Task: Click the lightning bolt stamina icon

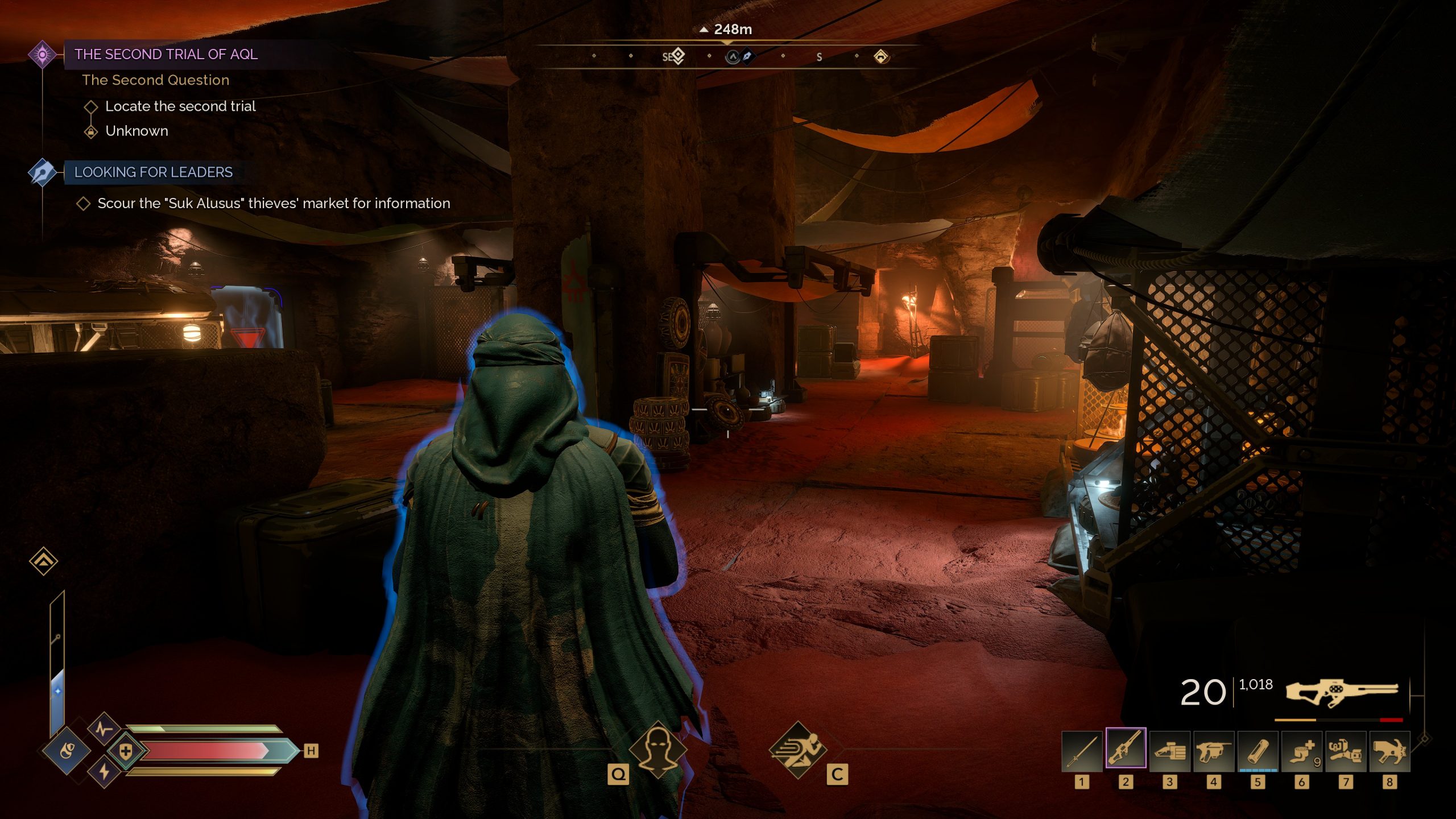Action: pos(104,771)
